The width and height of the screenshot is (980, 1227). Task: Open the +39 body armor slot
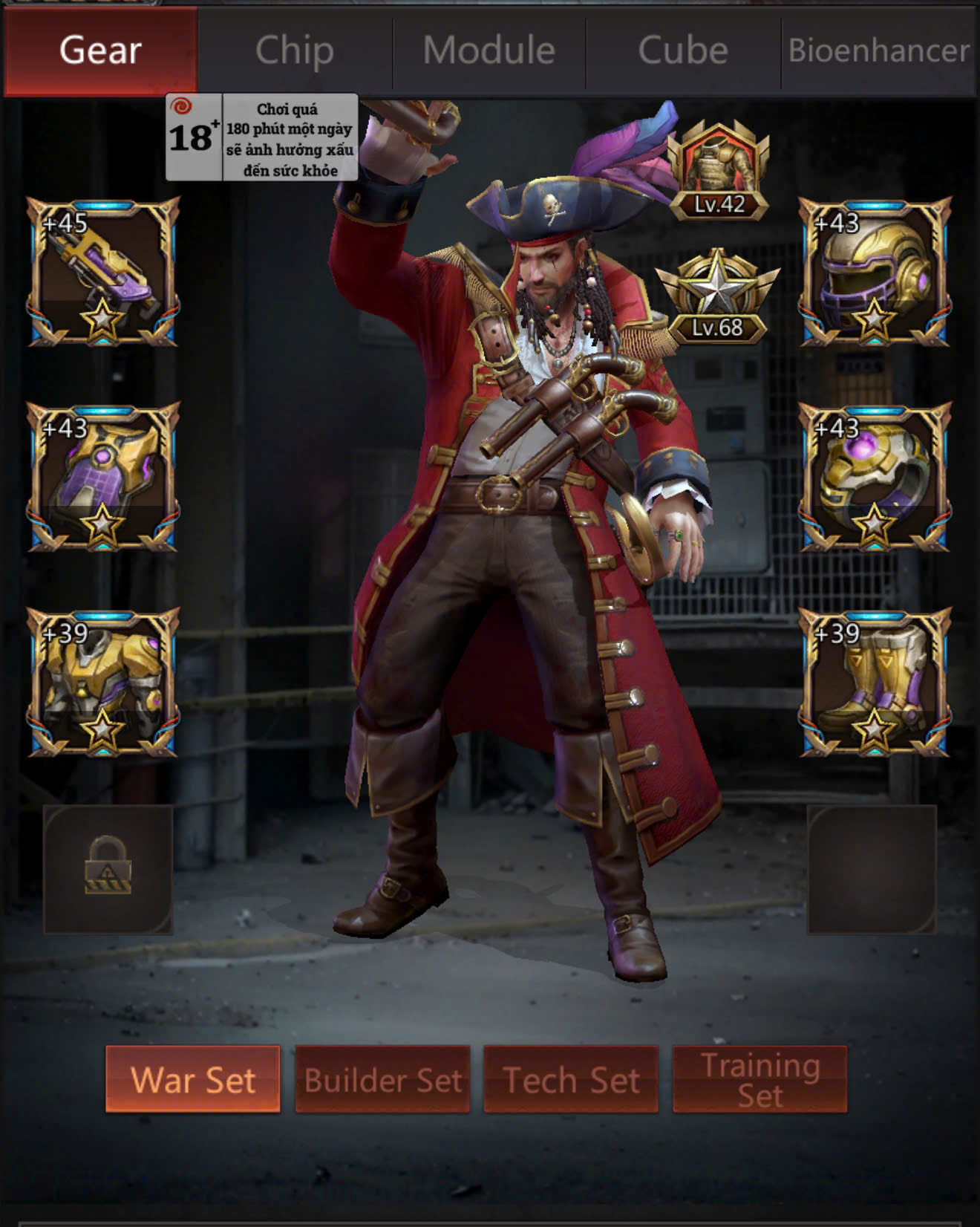(103, 683)
